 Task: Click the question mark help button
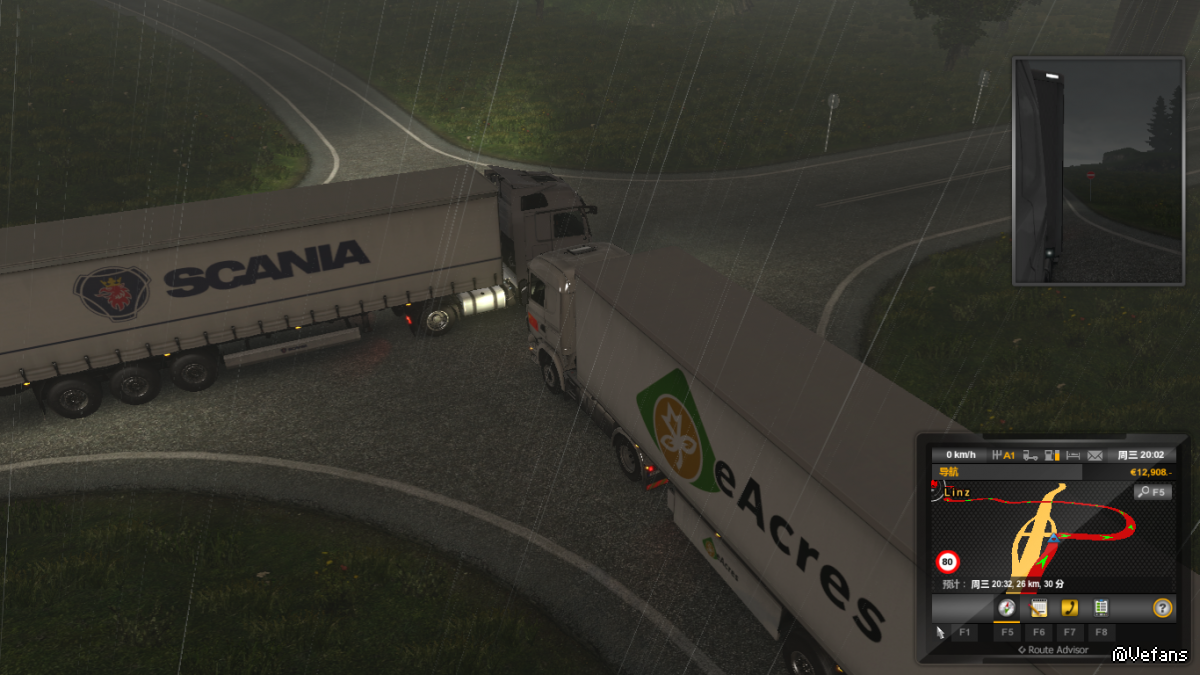coord(1161,607)
